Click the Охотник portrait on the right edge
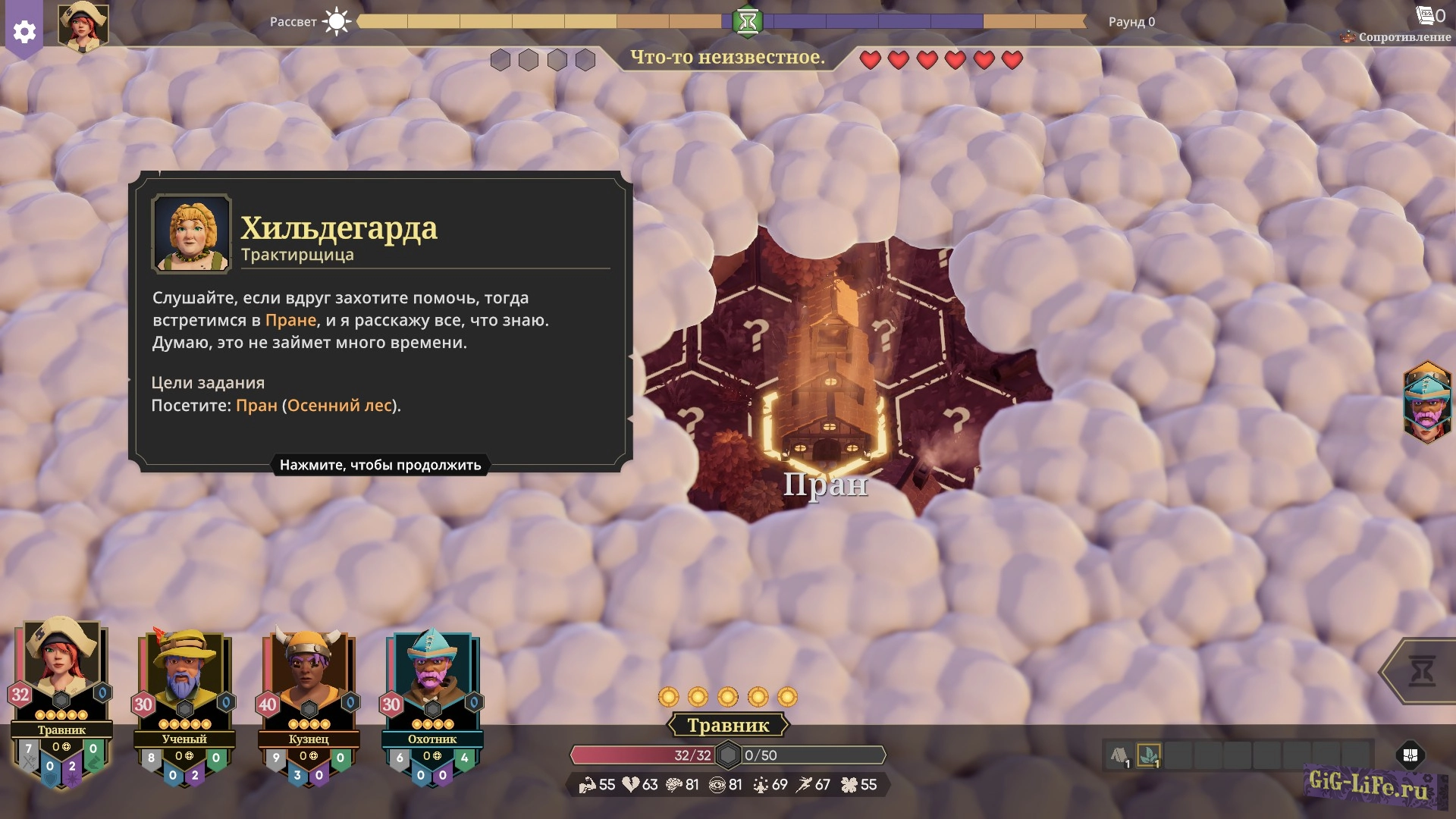This screenshot has width=1456, height=819. point(1427,402)
